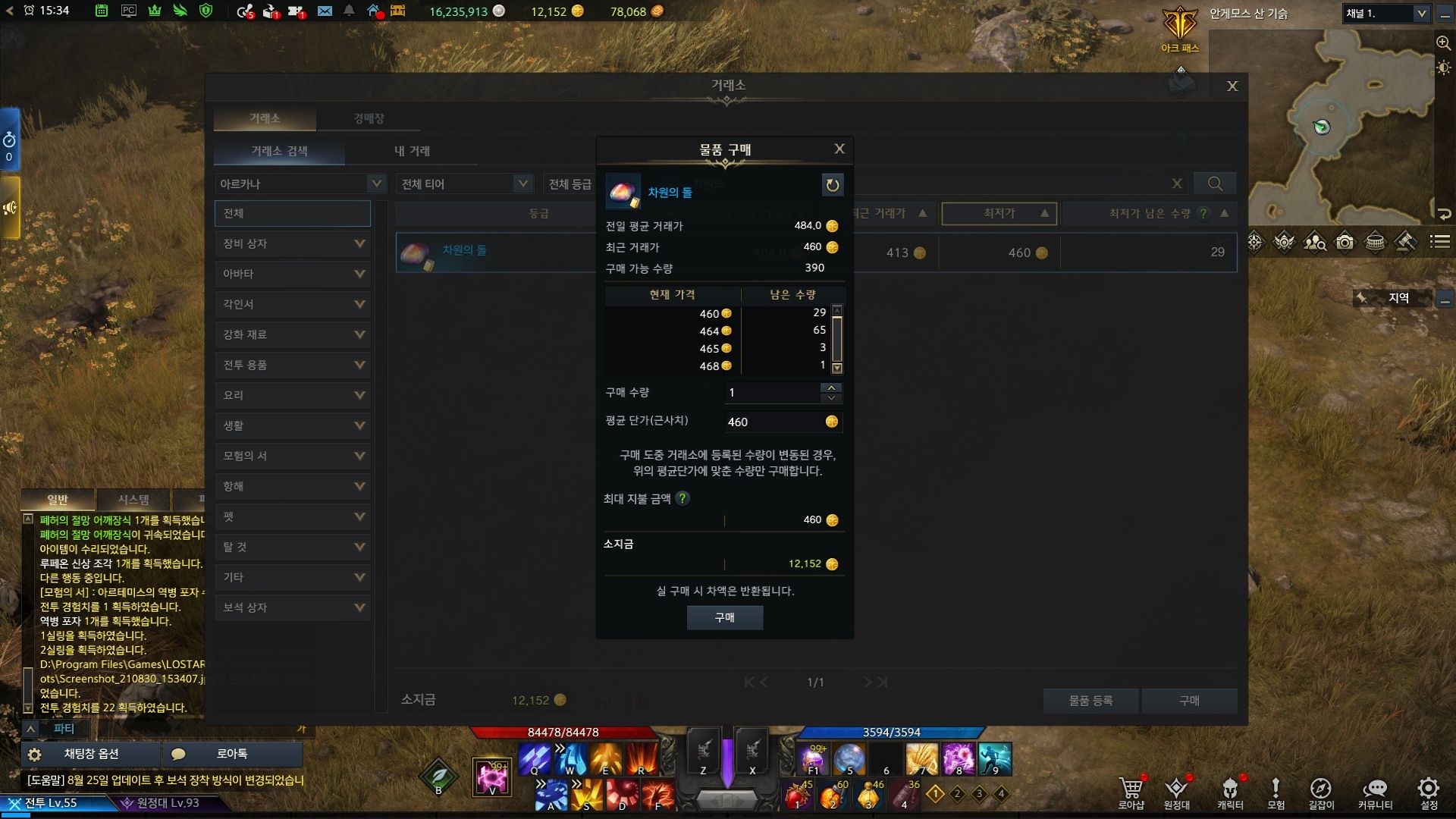Click the 구매 수량 quantity input field
The height and width of the screenshot is (819, 1456).
pos(772,393)
